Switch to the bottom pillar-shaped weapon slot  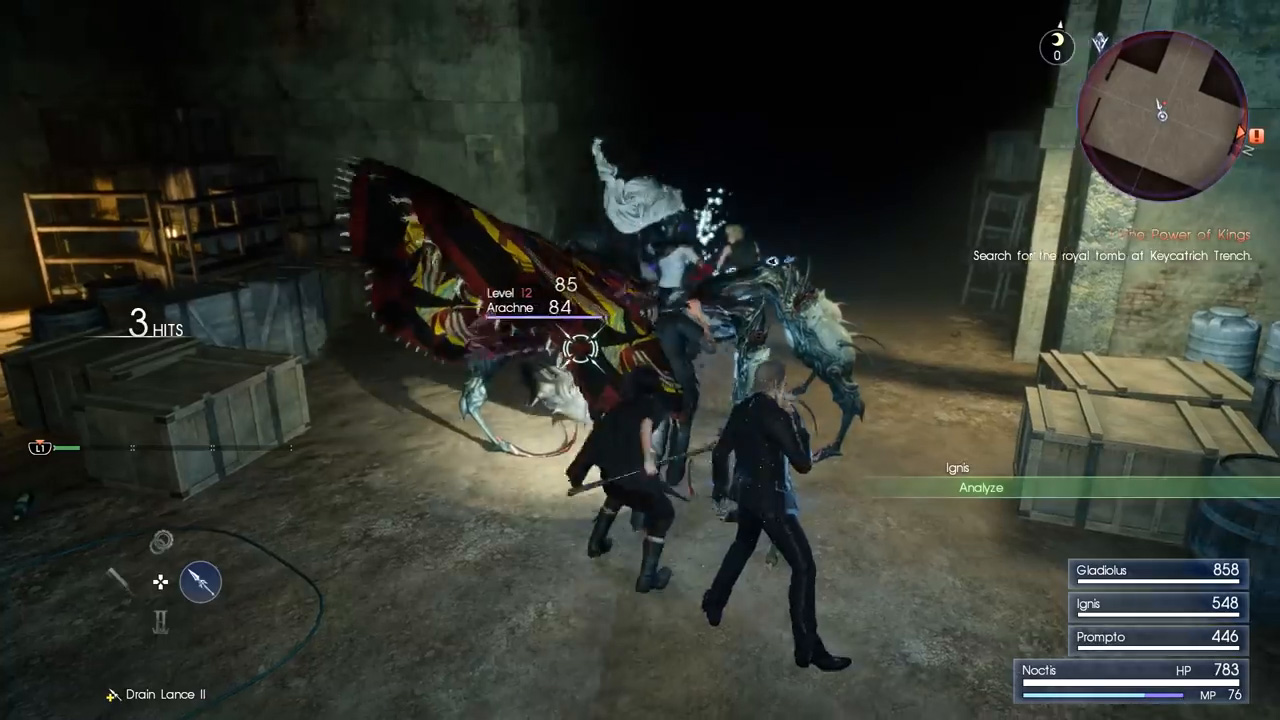[161, 622]
